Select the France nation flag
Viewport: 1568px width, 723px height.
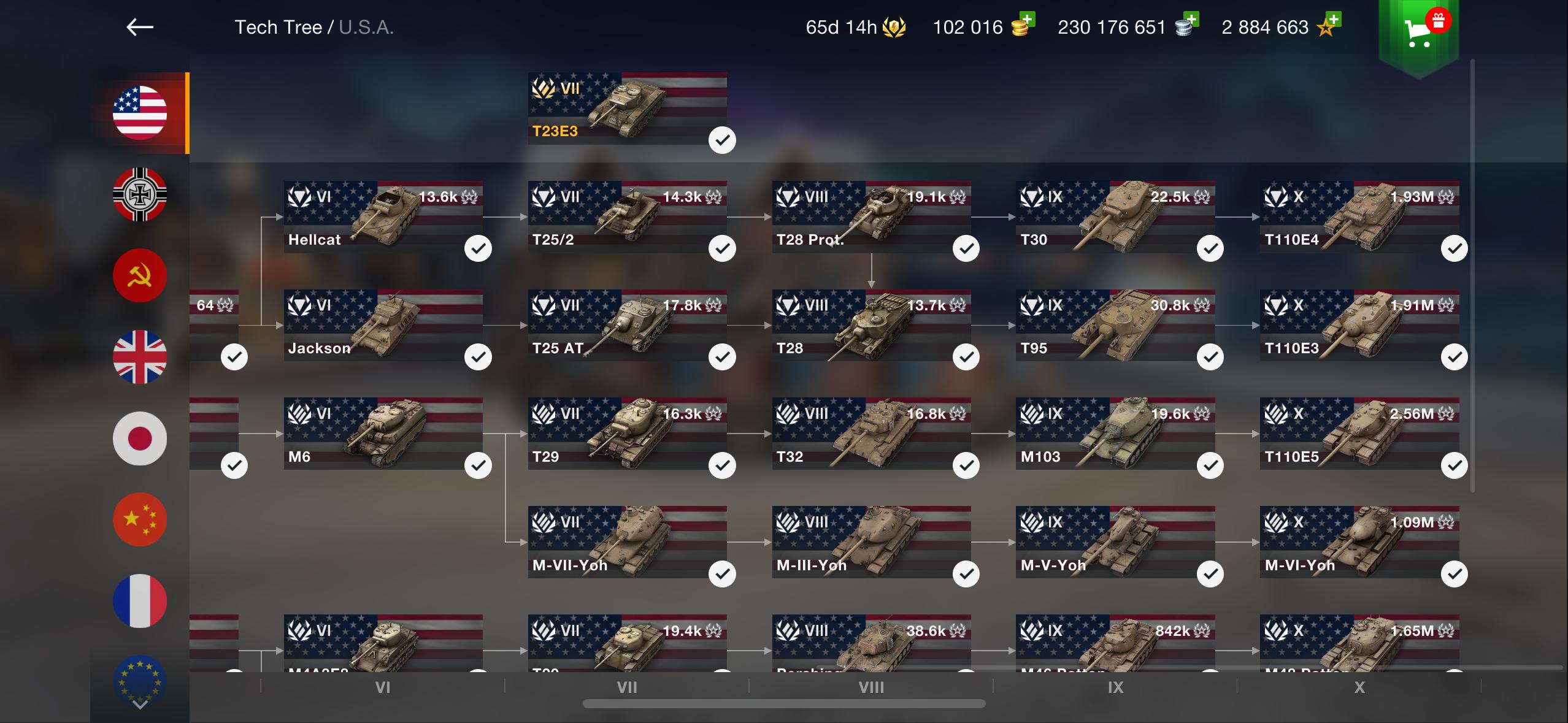140,600
